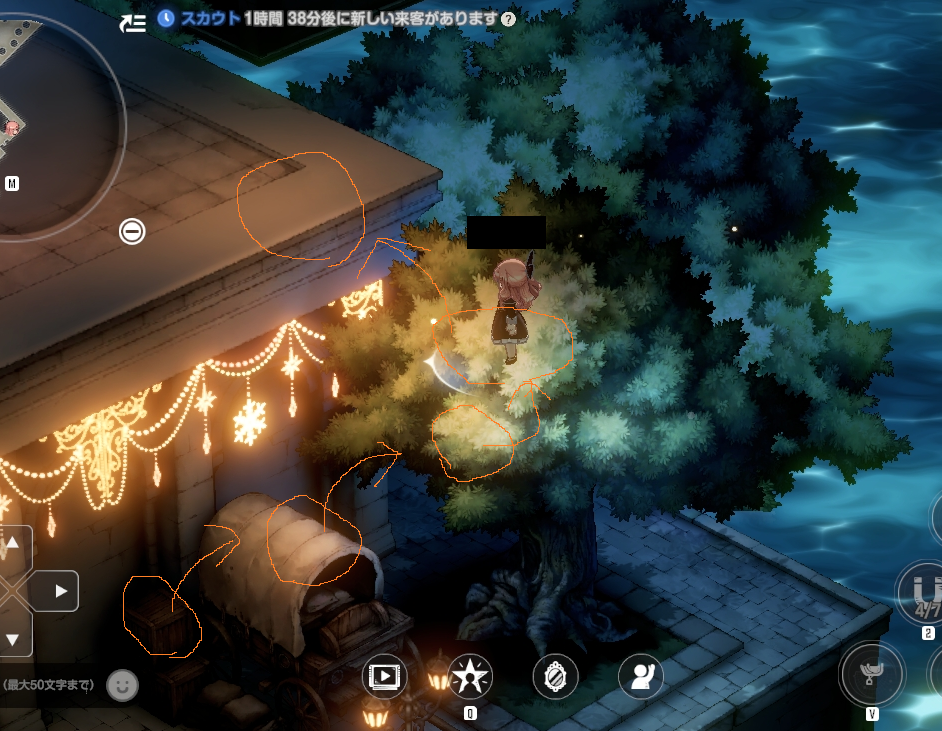Collapse the quest tracker list icon
The image size is (942, 731).
click(133, 23)
